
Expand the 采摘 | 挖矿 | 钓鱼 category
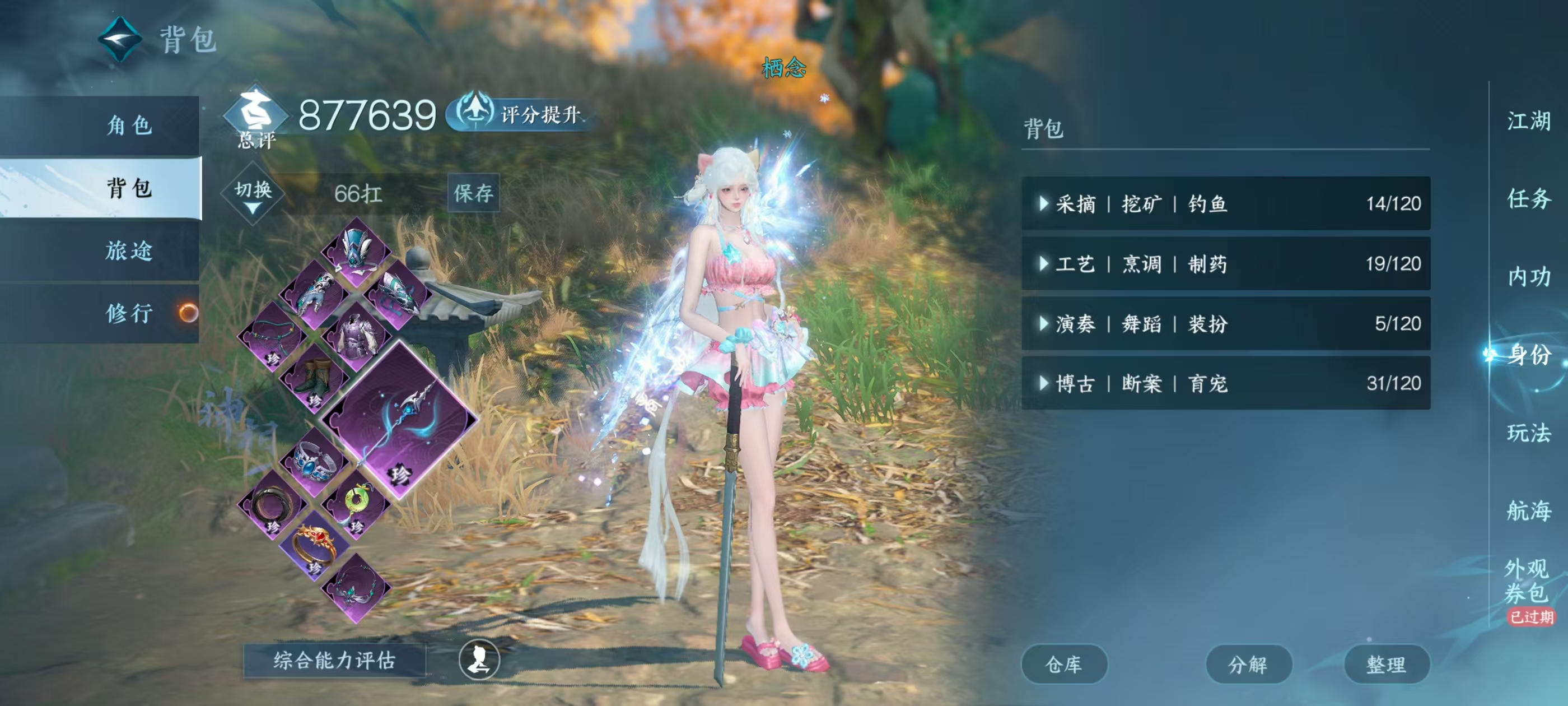(1225, 203)
